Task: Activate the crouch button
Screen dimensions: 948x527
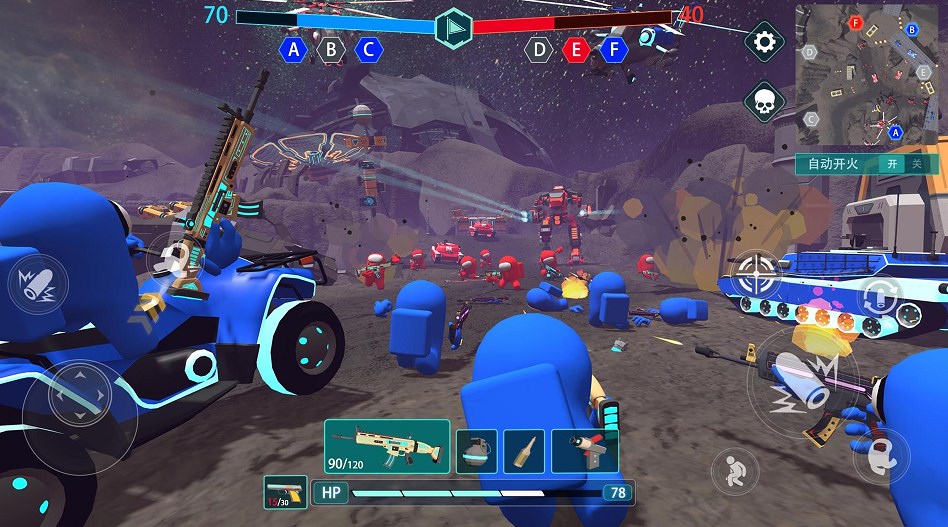Action: [736, 471]
